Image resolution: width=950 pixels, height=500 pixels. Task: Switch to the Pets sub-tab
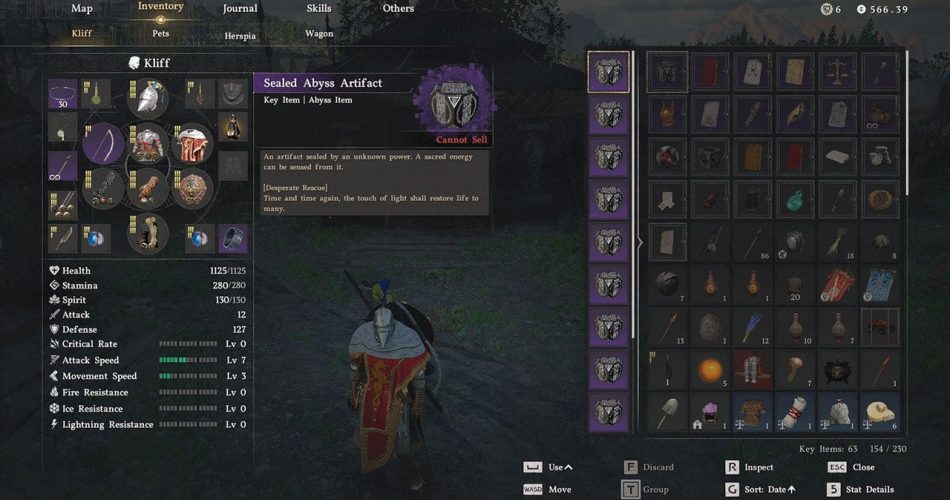[x=160, y=33]
